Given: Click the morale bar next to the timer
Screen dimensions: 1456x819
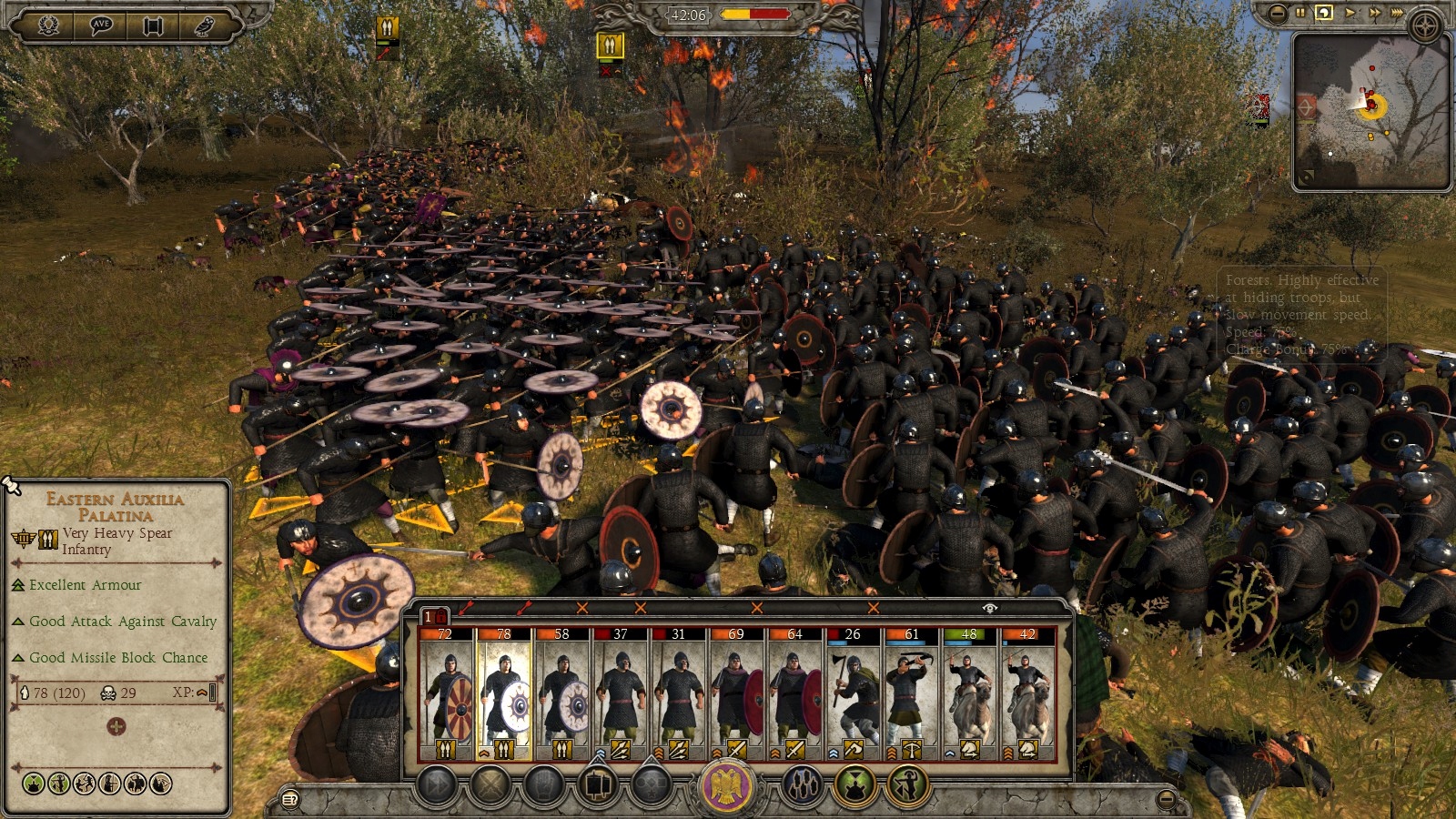Looking at the screenshot, I should pos(755,14).
